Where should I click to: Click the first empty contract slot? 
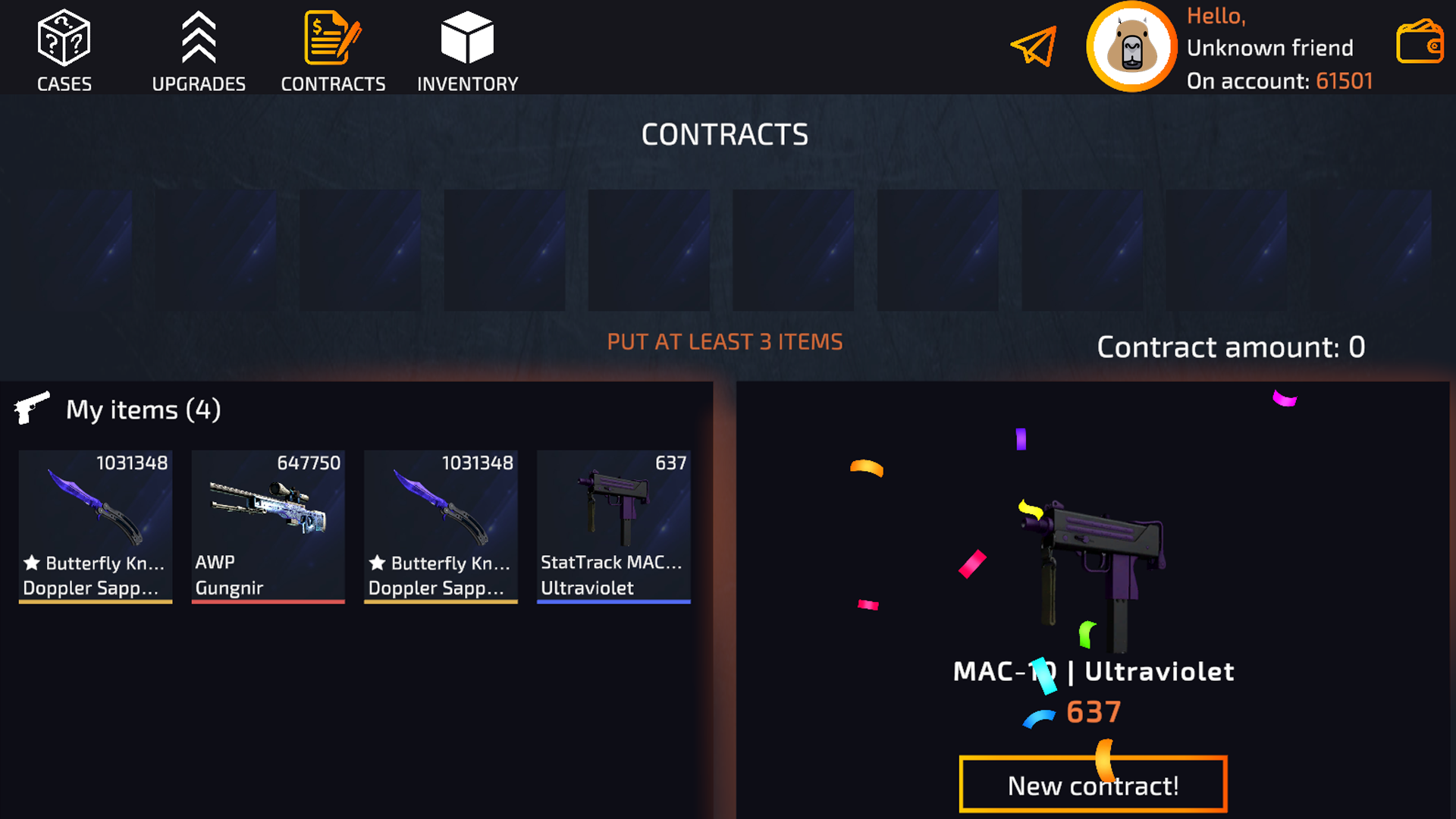(72, 249)
